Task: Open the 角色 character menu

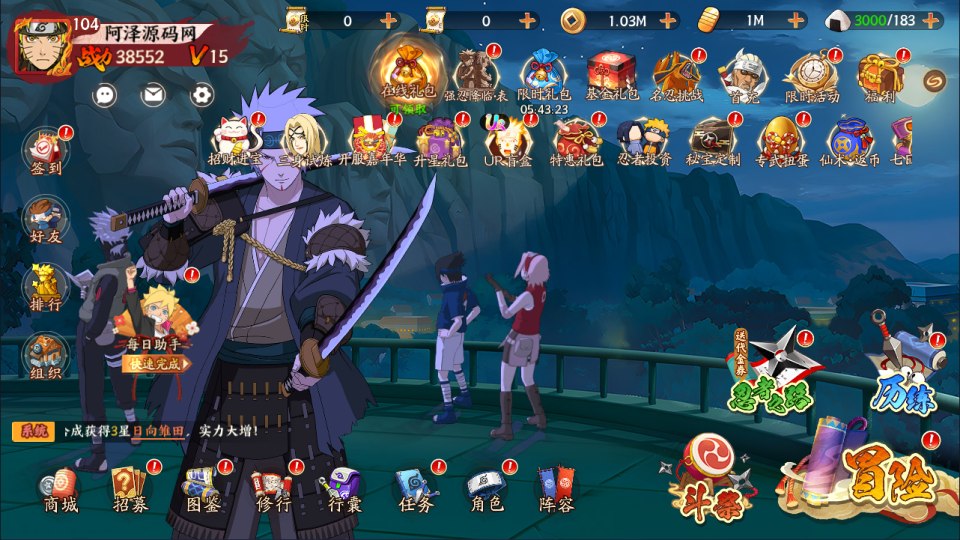Action: point(486,490)
